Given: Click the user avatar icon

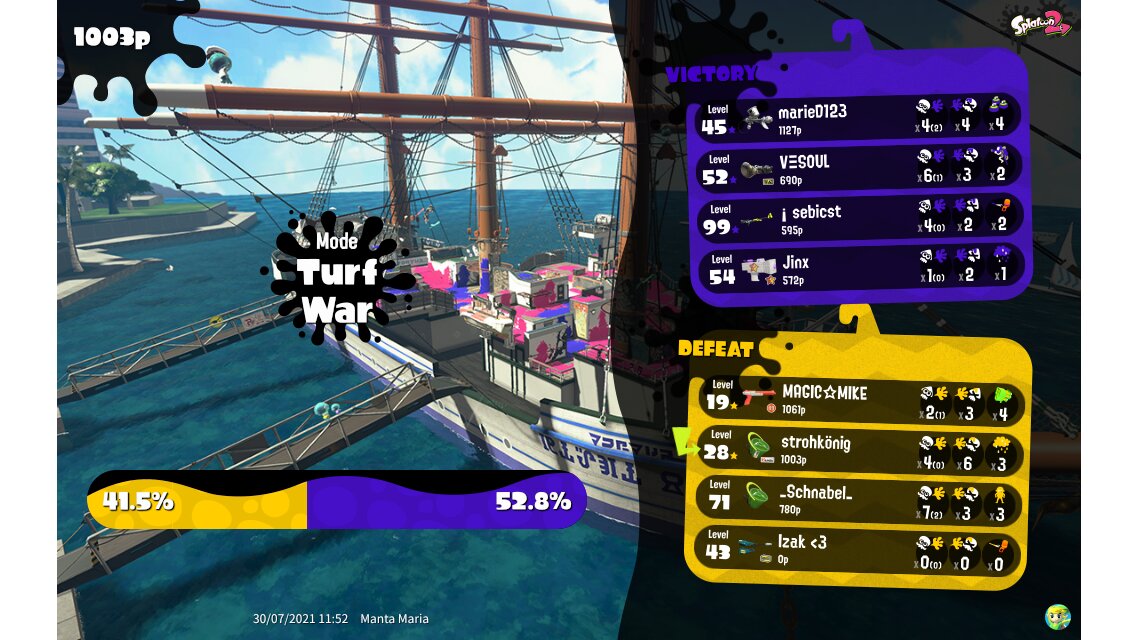Looking at the screenshot, I should [x=1057, y=616].
